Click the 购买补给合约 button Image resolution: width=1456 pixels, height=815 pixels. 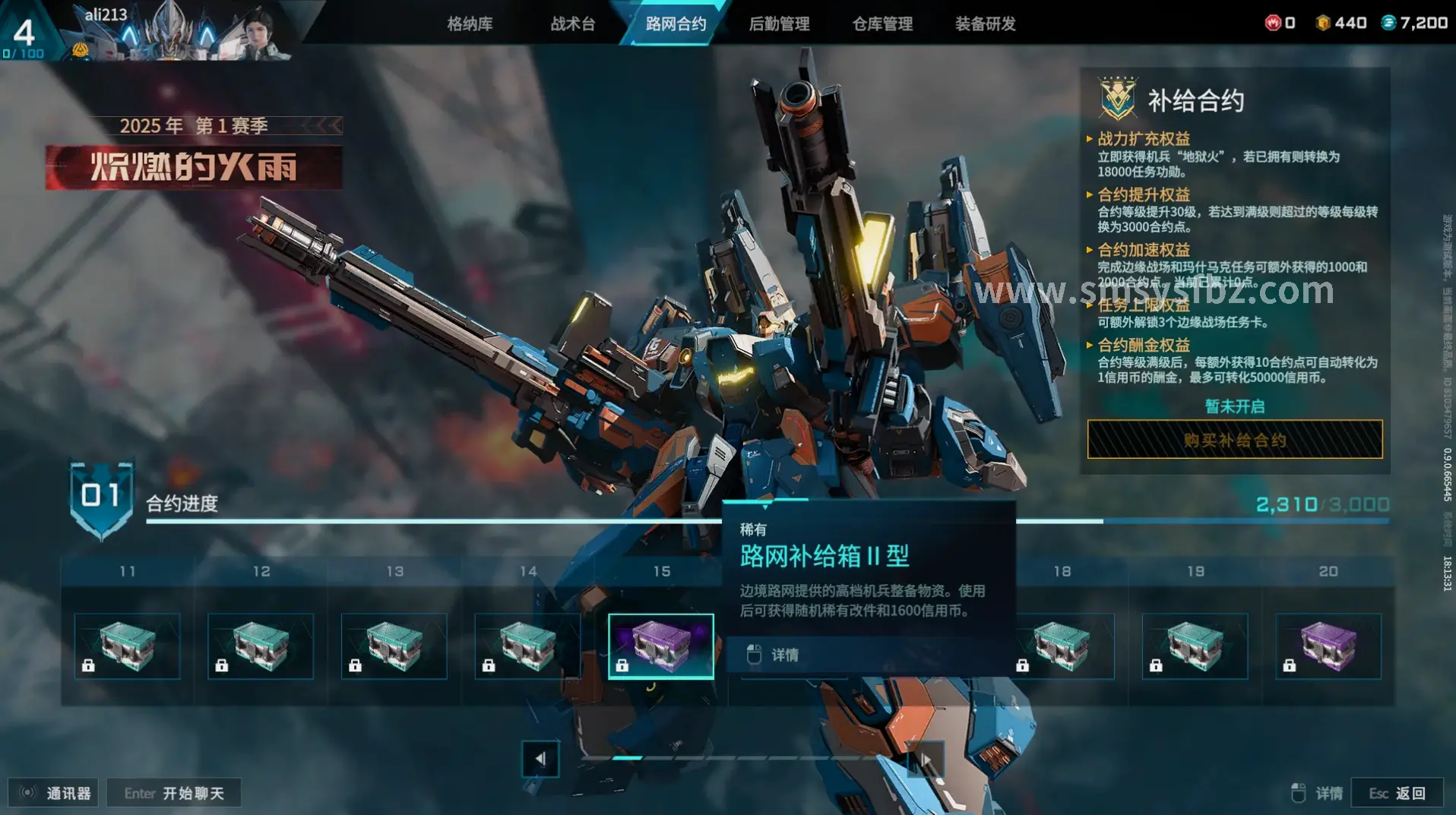pos(1235,440)
